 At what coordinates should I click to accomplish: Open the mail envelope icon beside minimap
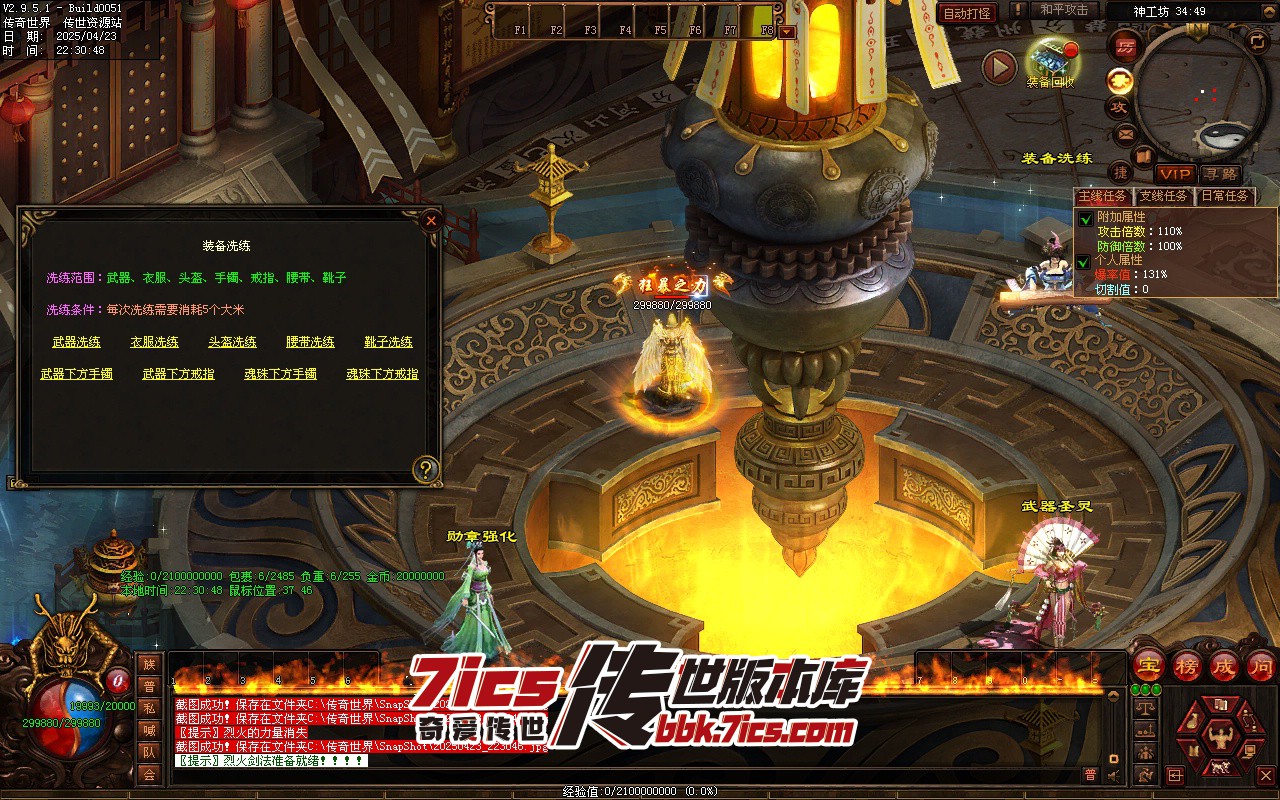click(1125, 133)
